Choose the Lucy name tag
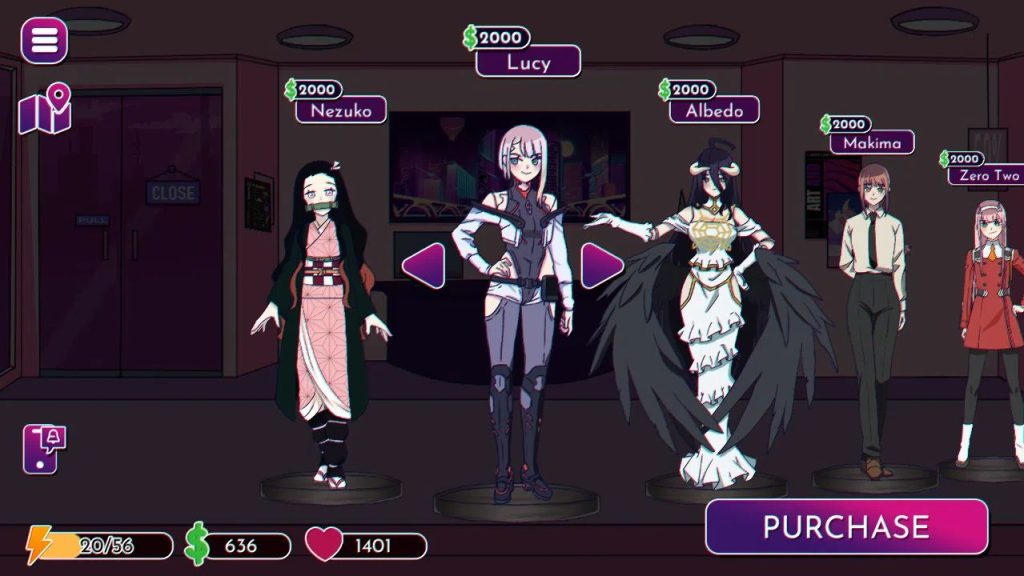The width and height of the screenshot is (1024, 576). coord(528,61)
